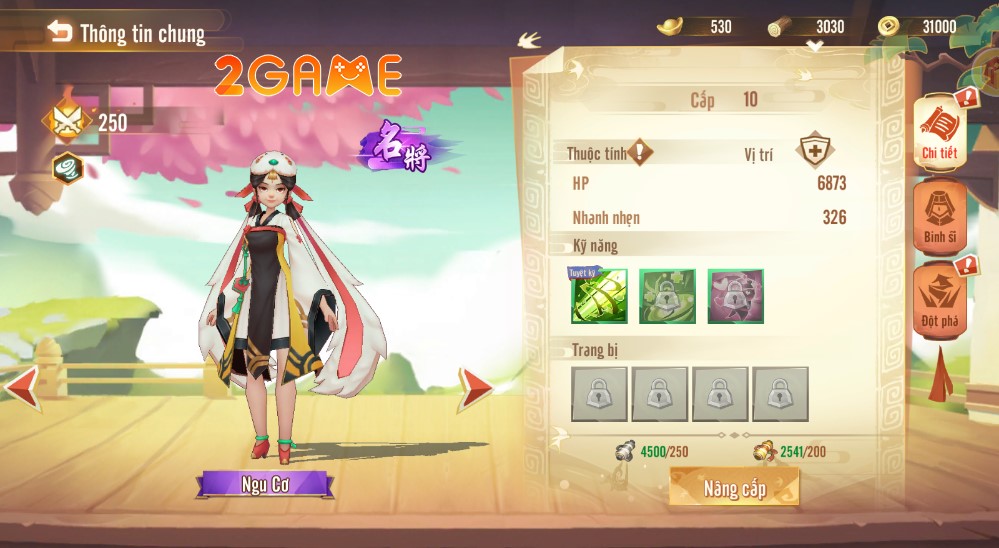Go back from Thông tin chung

[x=60, y=32]
